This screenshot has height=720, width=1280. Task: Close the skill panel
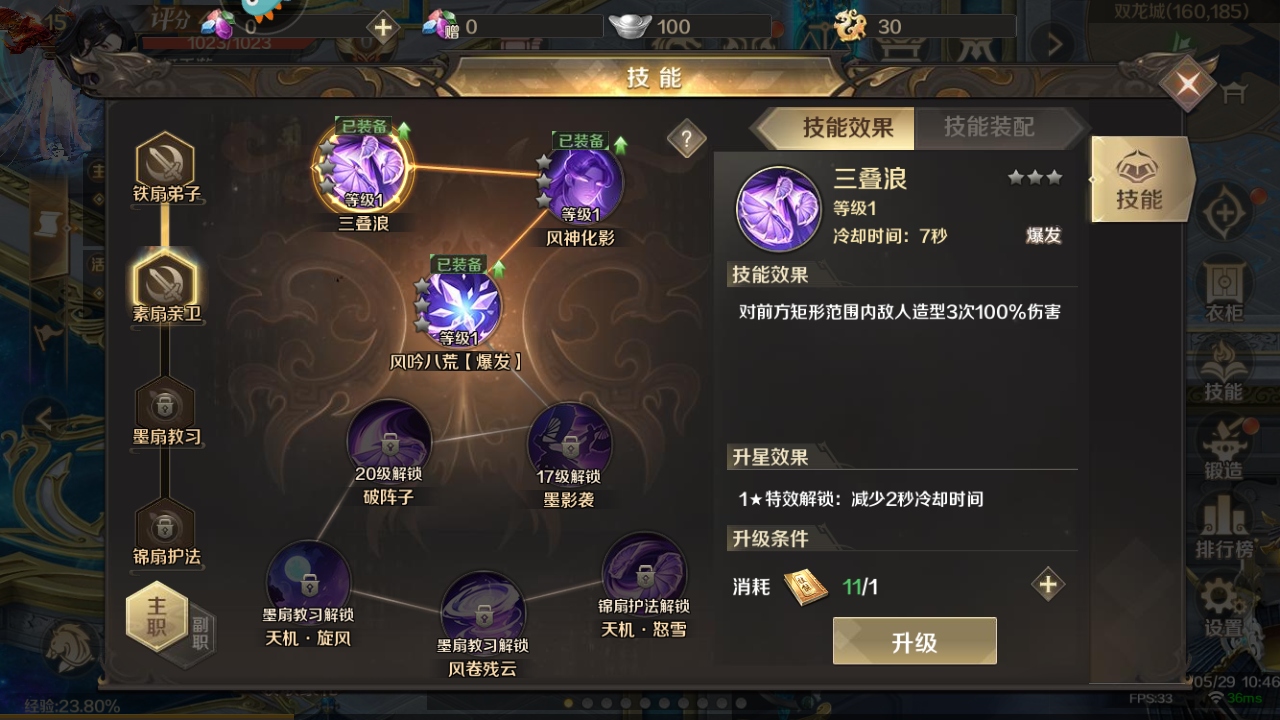(1188, 85)
